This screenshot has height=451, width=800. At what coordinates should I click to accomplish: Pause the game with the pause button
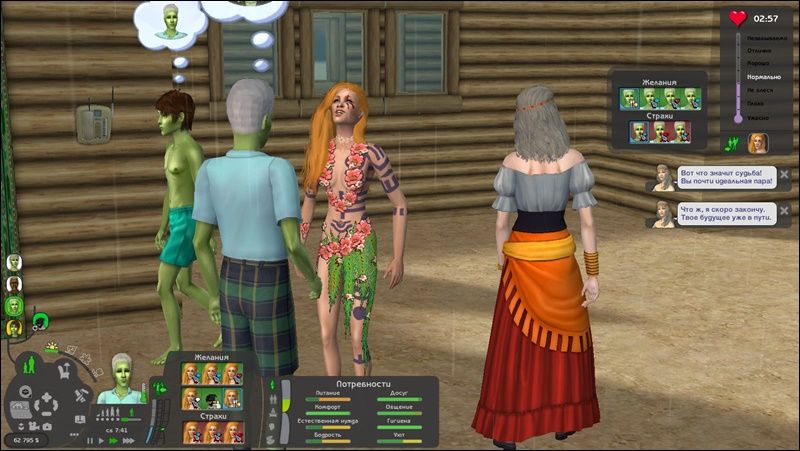coord(89,440)
